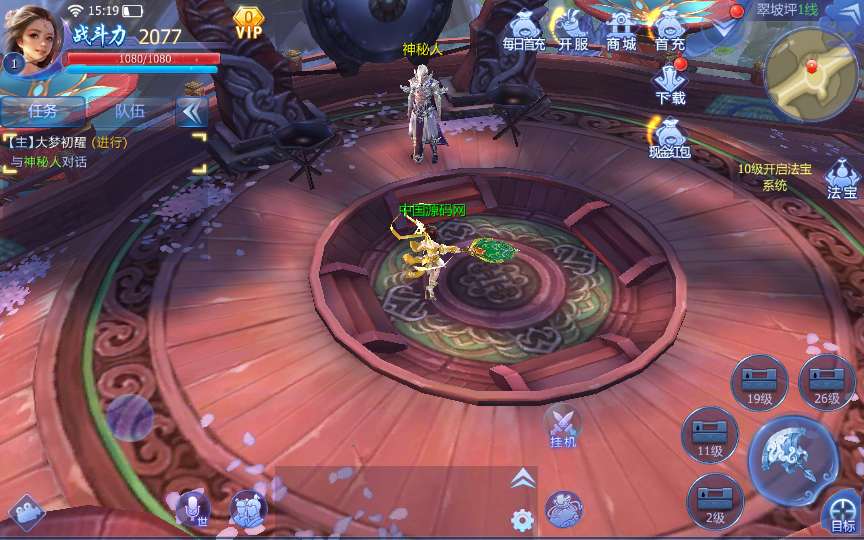Collapse the quest panel with the double arrow
864x540 pixels.
click(191, 111)
